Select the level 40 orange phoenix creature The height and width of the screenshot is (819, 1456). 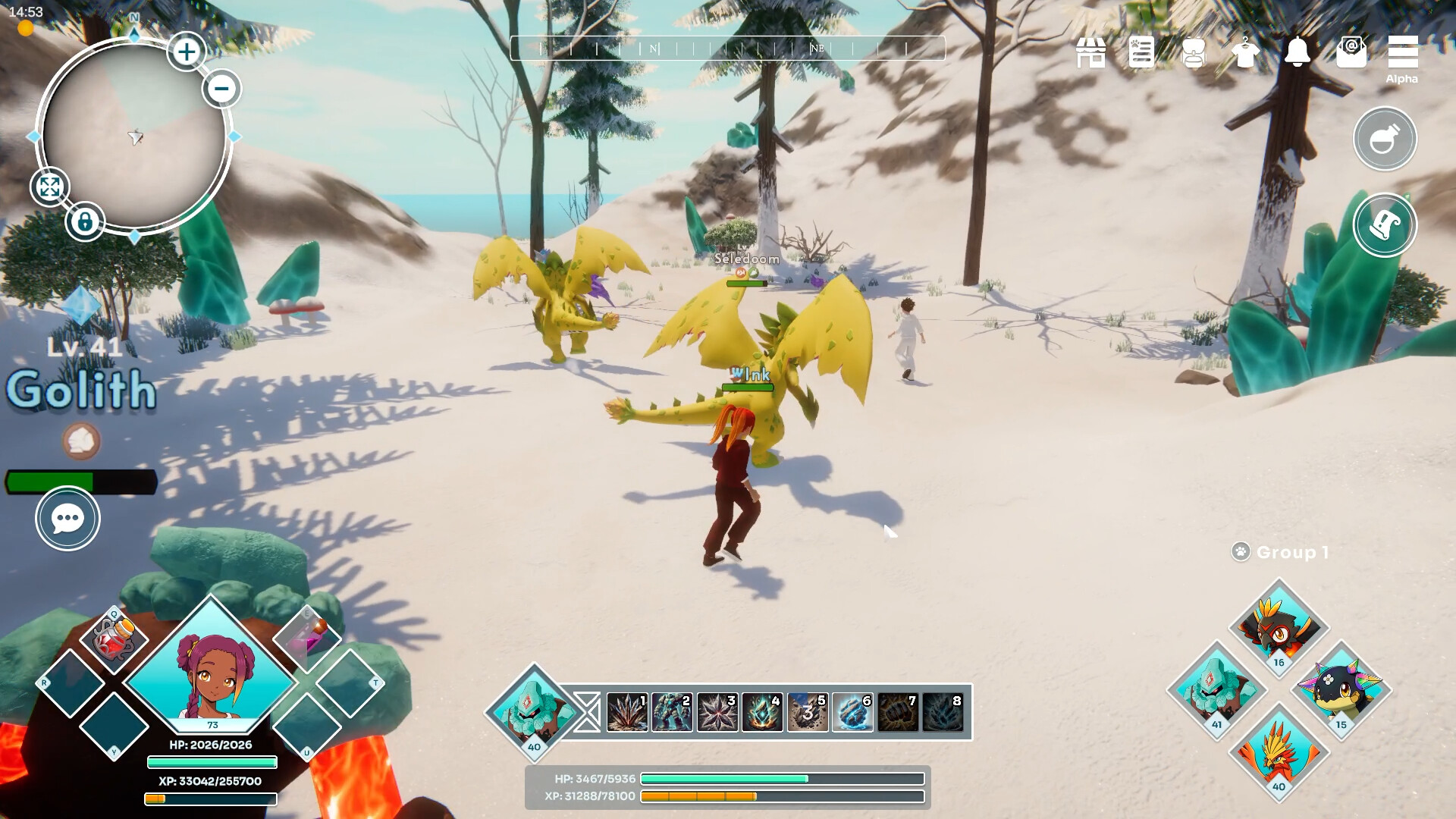(1279, 751)
